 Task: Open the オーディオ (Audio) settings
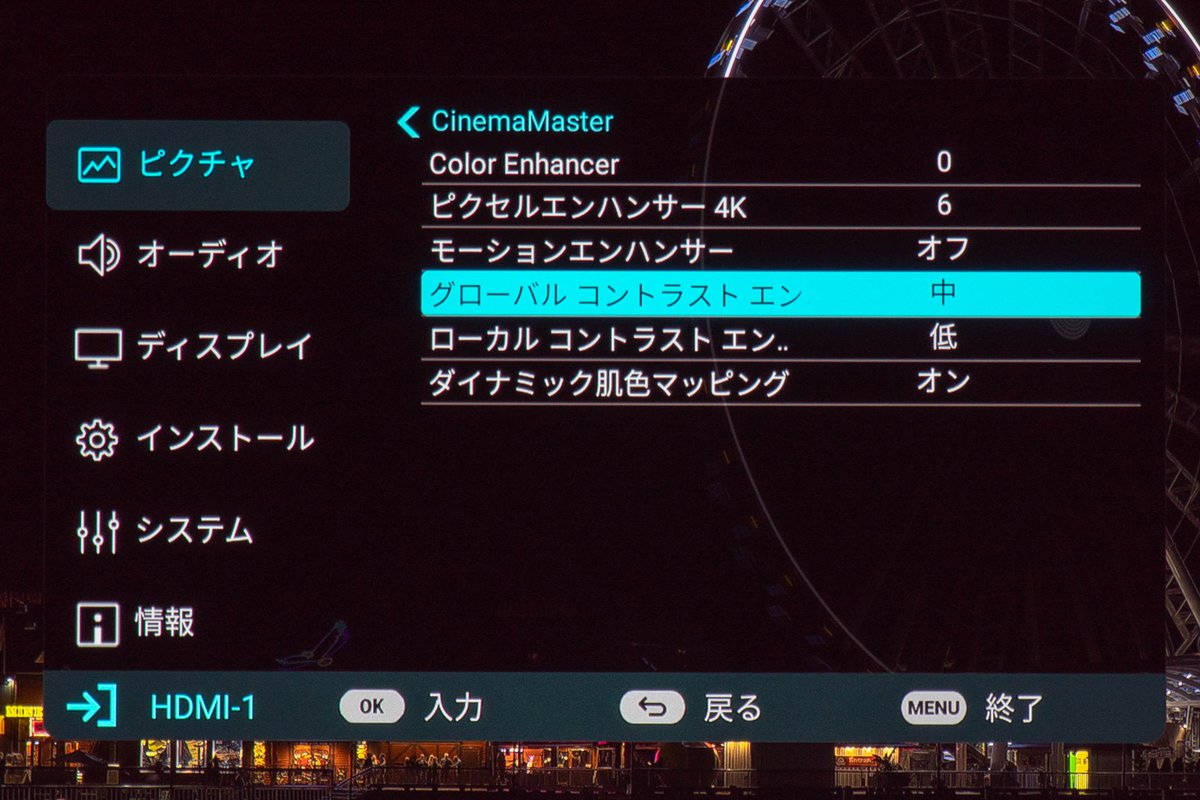[x=197, y=256]
